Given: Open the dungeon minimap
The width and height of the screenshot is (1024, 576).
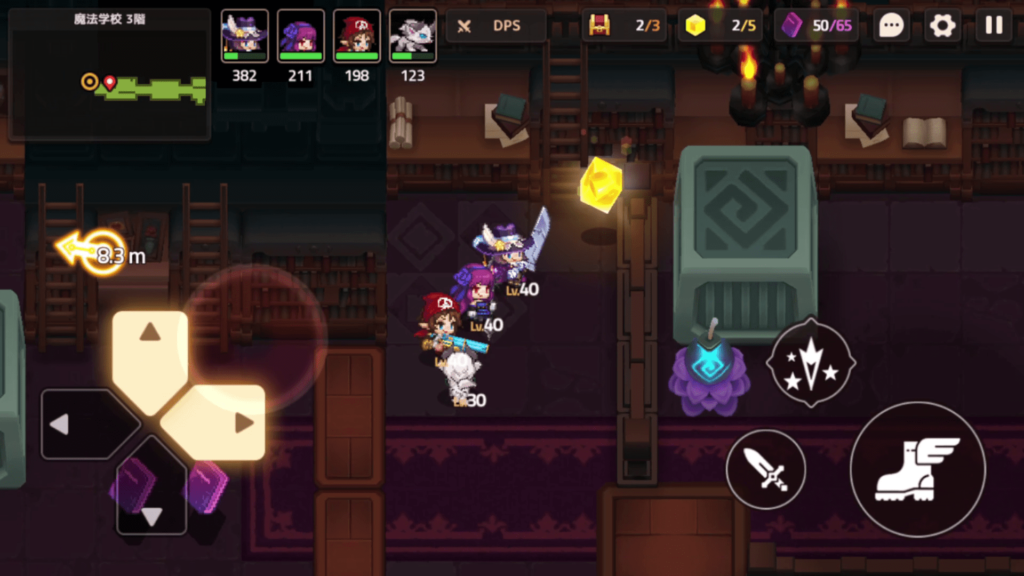Looking at the screenshot, I should (x=109, y=74).
